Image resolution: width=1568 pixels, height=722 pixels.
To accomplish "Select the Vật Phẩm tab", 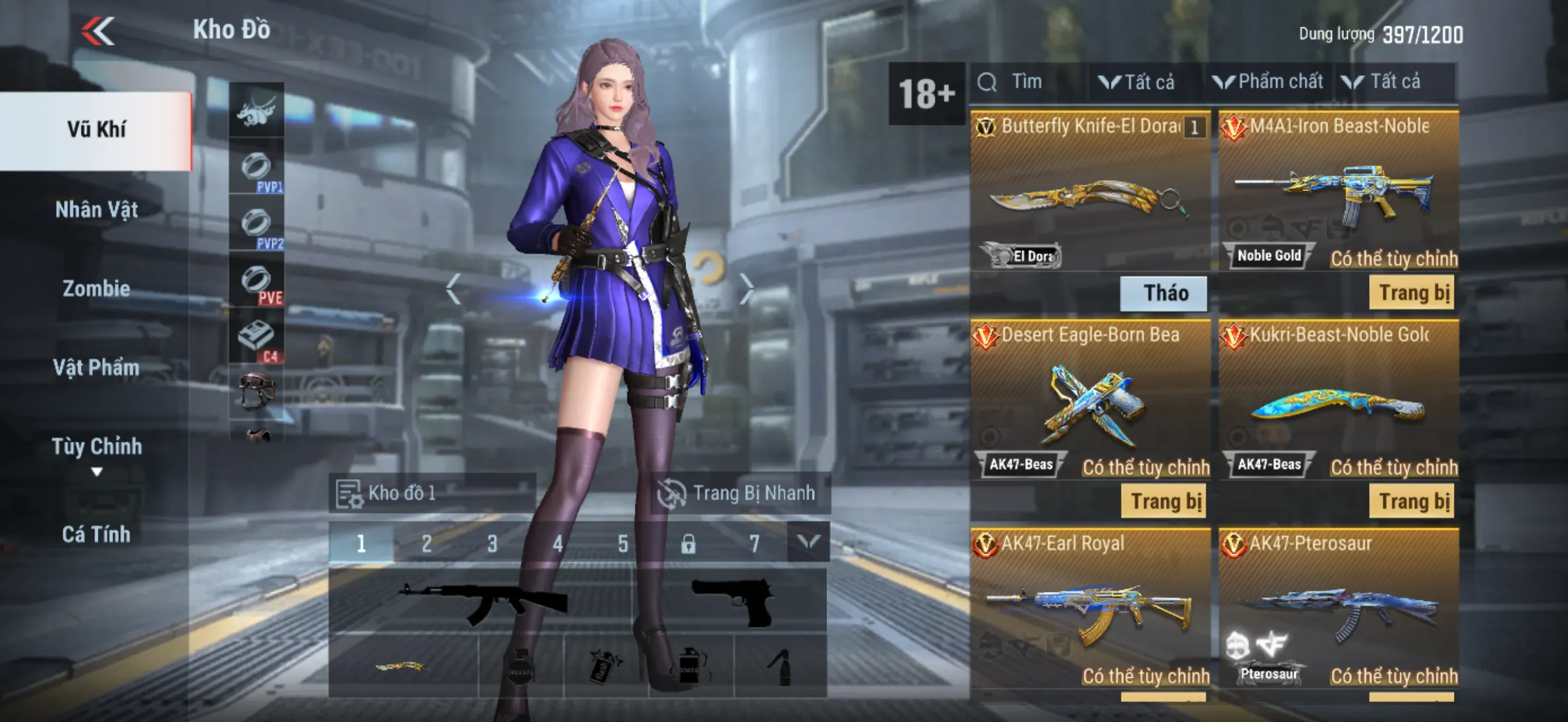I will pos(96,368).
